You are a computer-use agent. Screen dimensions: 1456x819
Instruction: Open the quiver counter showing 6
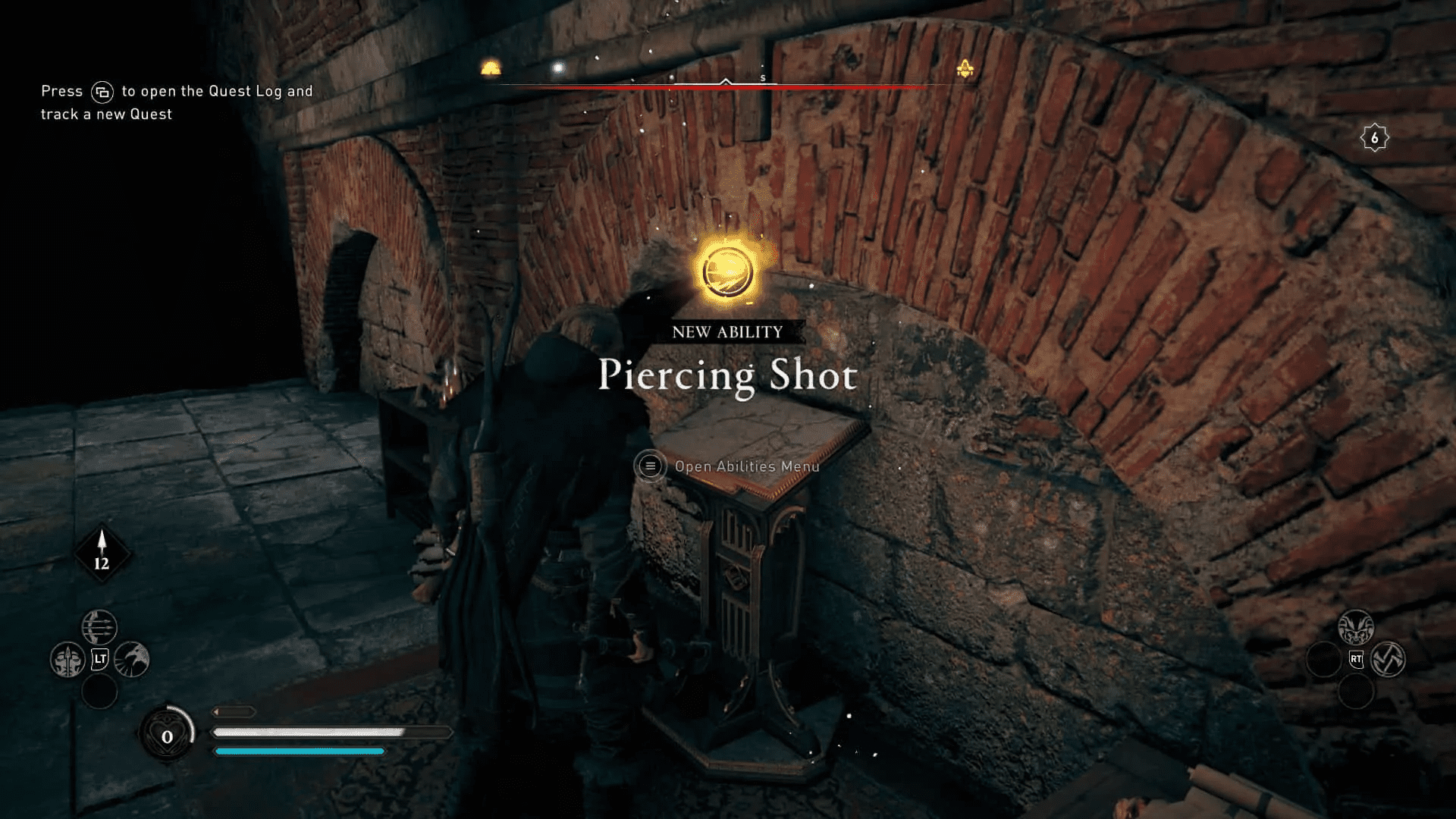point(1374,136)
